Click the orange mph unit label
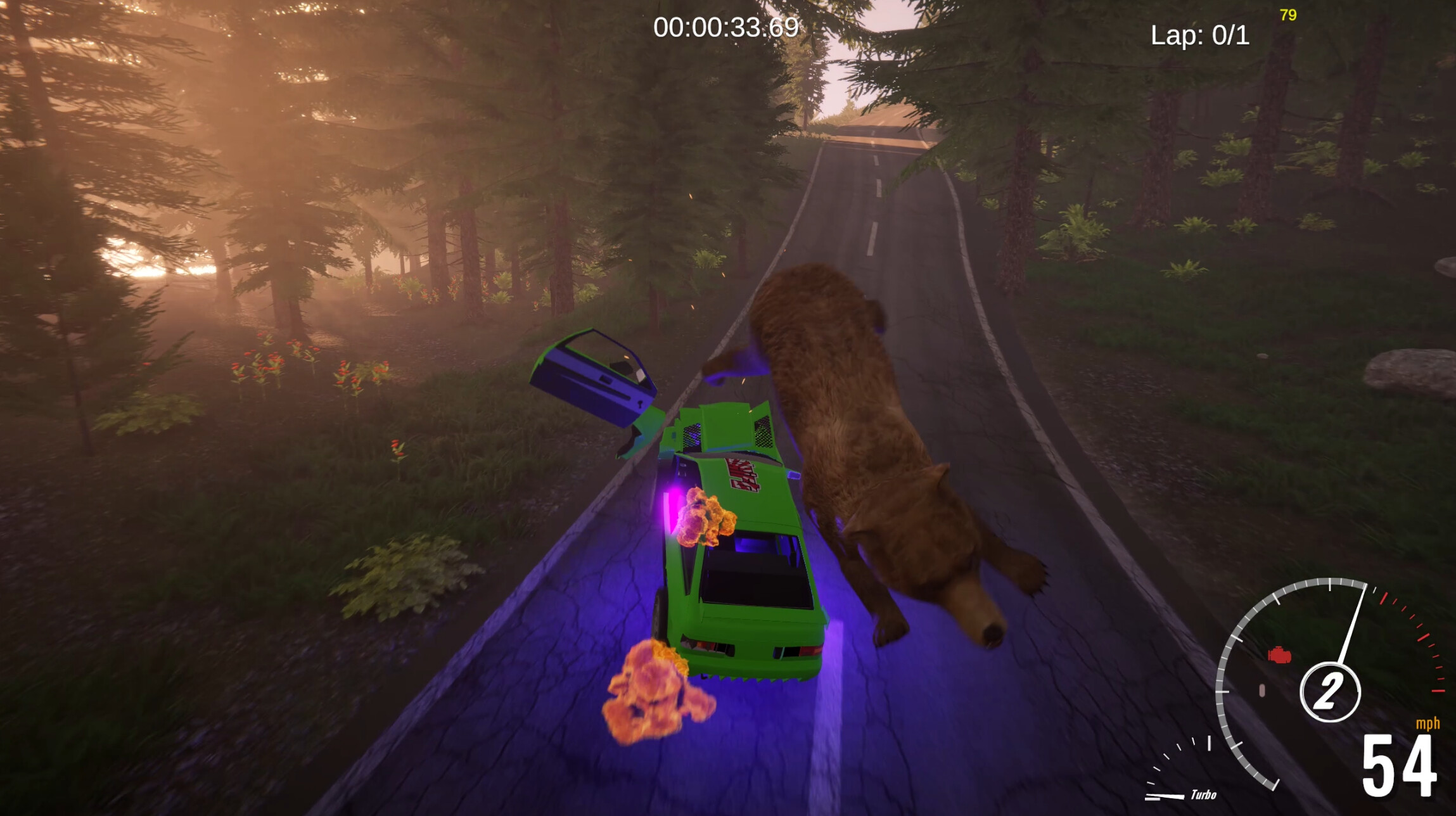The width and height of the screenshot is (1456, 816). coord(1428,724)
